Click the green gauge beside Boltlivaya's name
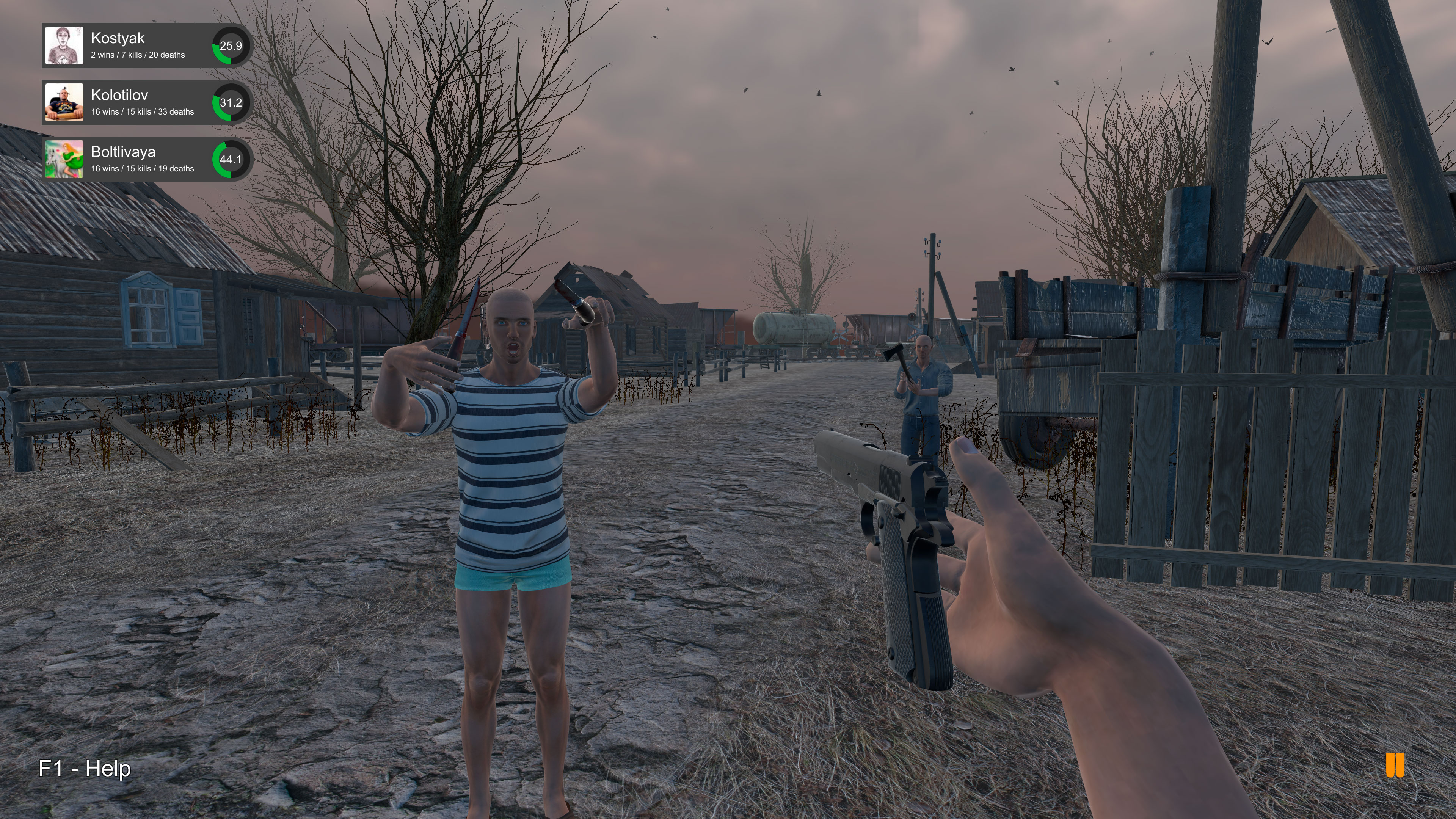The width and height of the screenshot is (1456, 819). click(231, 160)
